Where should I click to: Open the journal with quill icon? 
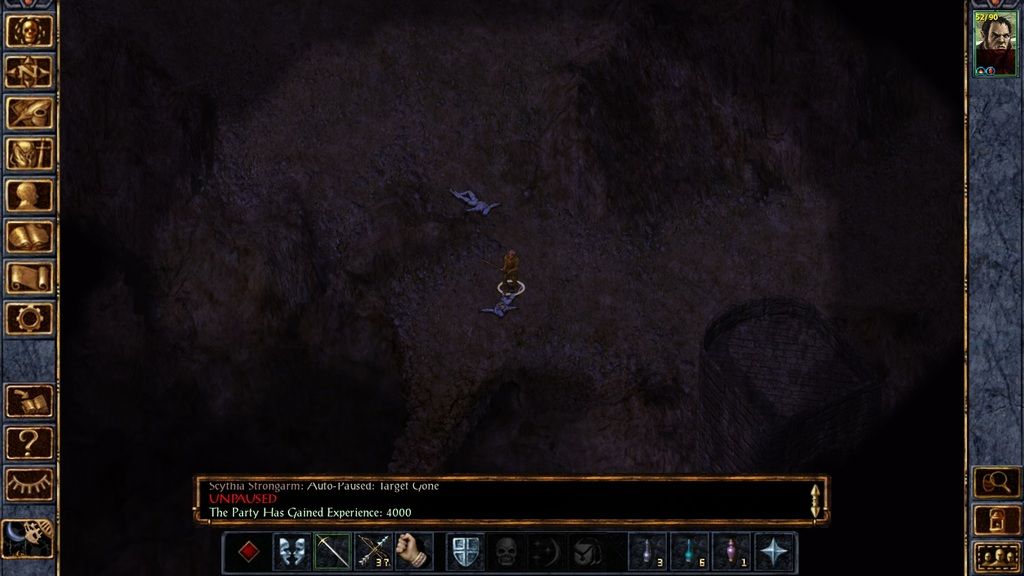tap(29, 113)
